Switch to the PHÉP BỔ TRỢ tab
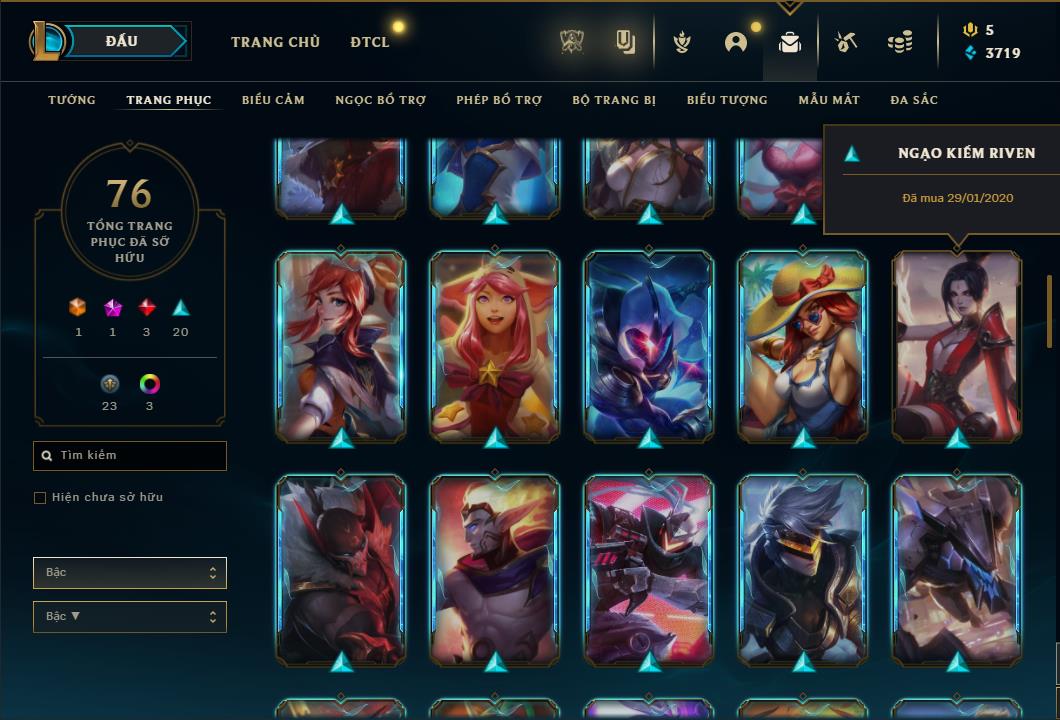Screen dimensions: 1060x720 coord(499,100)
